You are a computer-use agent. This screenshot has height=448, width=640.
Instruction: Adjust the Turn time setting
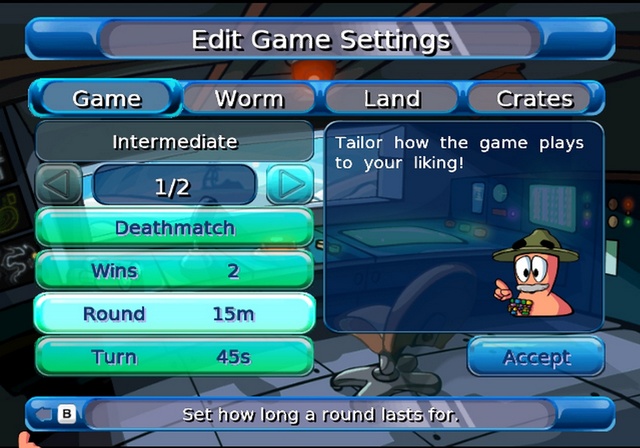coord(175,357)
